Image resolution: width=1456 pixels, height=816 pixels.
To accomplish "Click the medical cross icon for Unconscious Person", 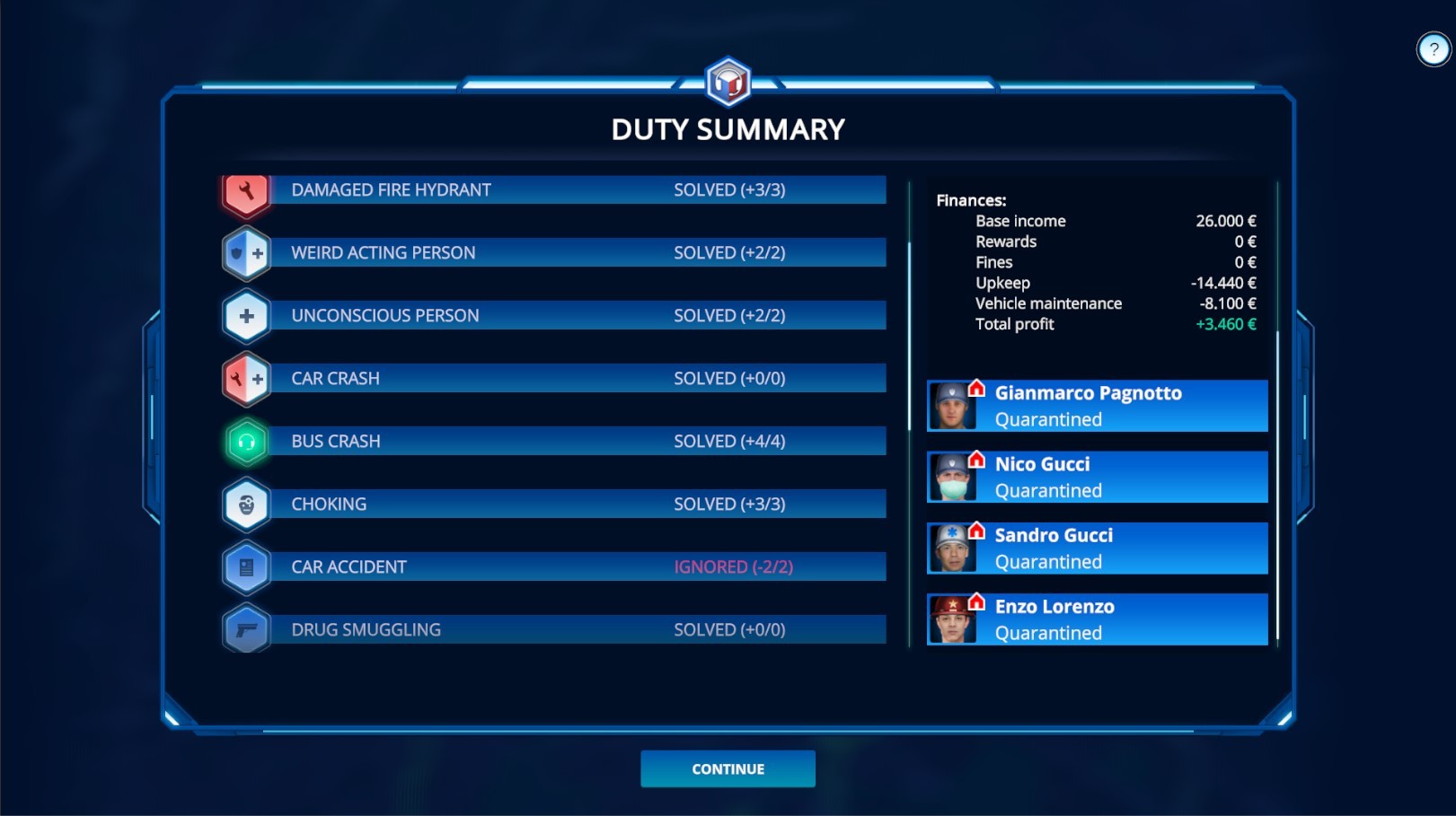I will click(245, 315).
